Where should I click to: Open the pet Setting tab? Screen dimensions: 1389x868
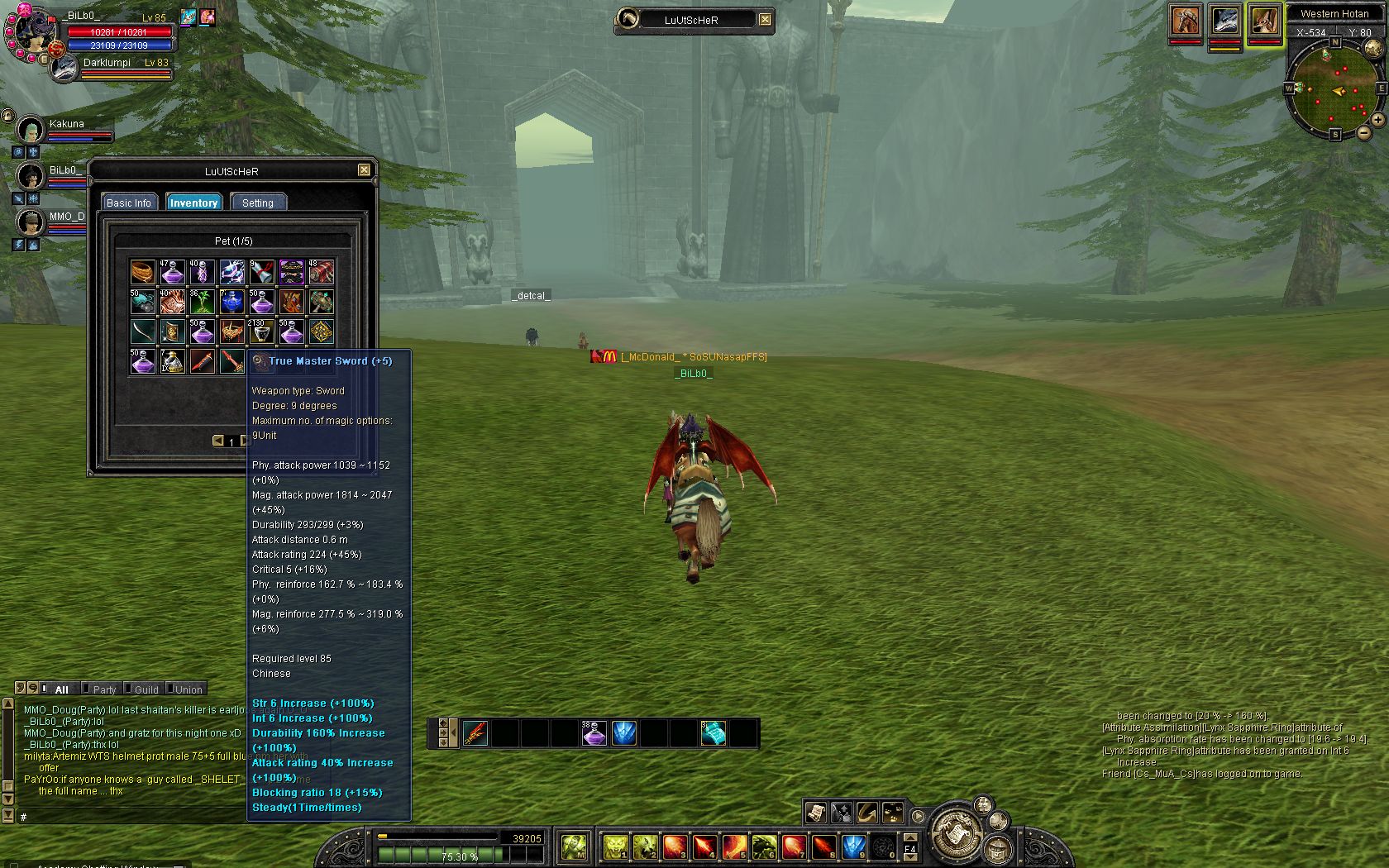pyautogui.click(x=258, y=203)
